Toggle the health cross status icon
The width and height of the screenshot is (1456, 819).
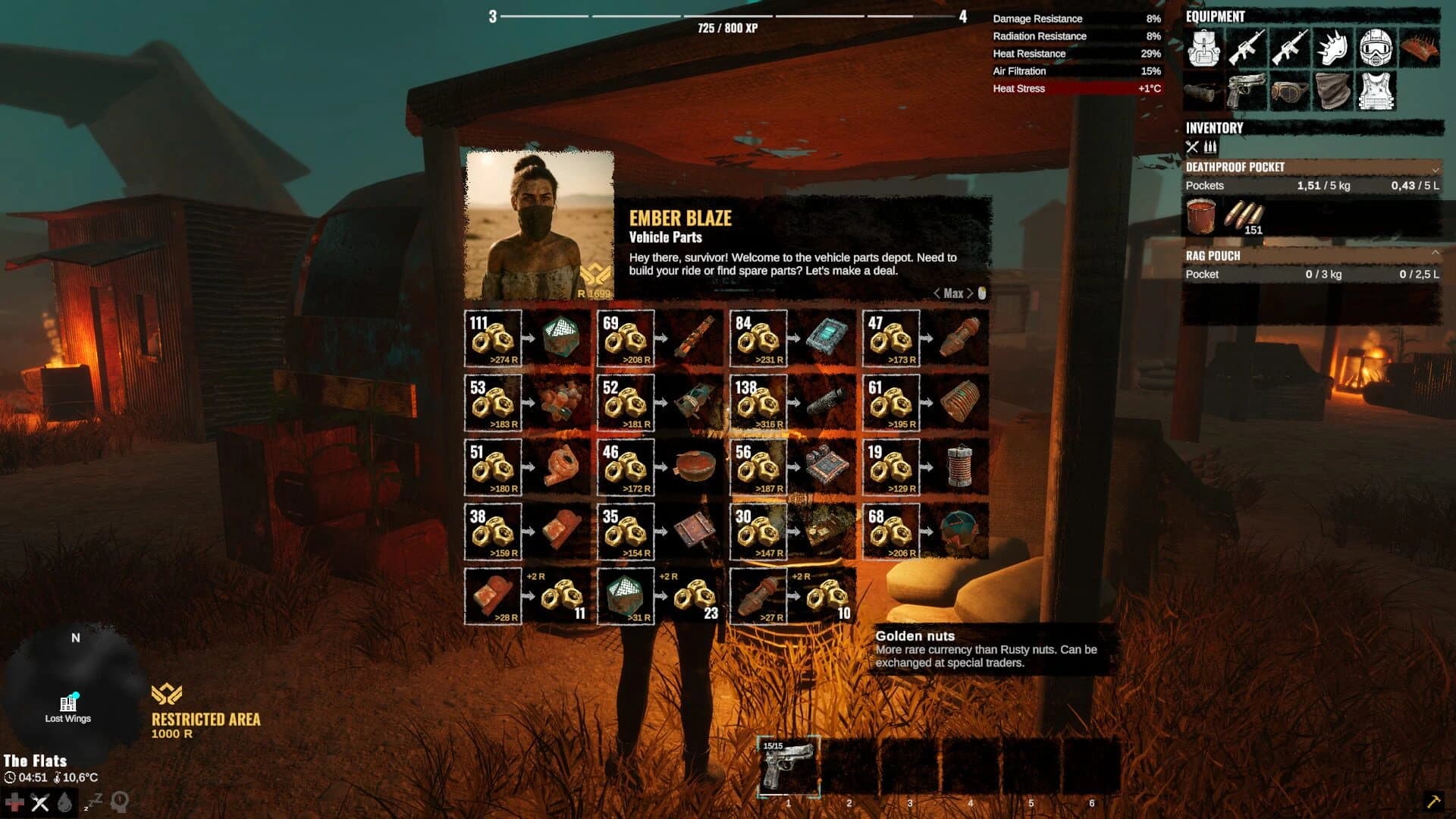point(15,802)
